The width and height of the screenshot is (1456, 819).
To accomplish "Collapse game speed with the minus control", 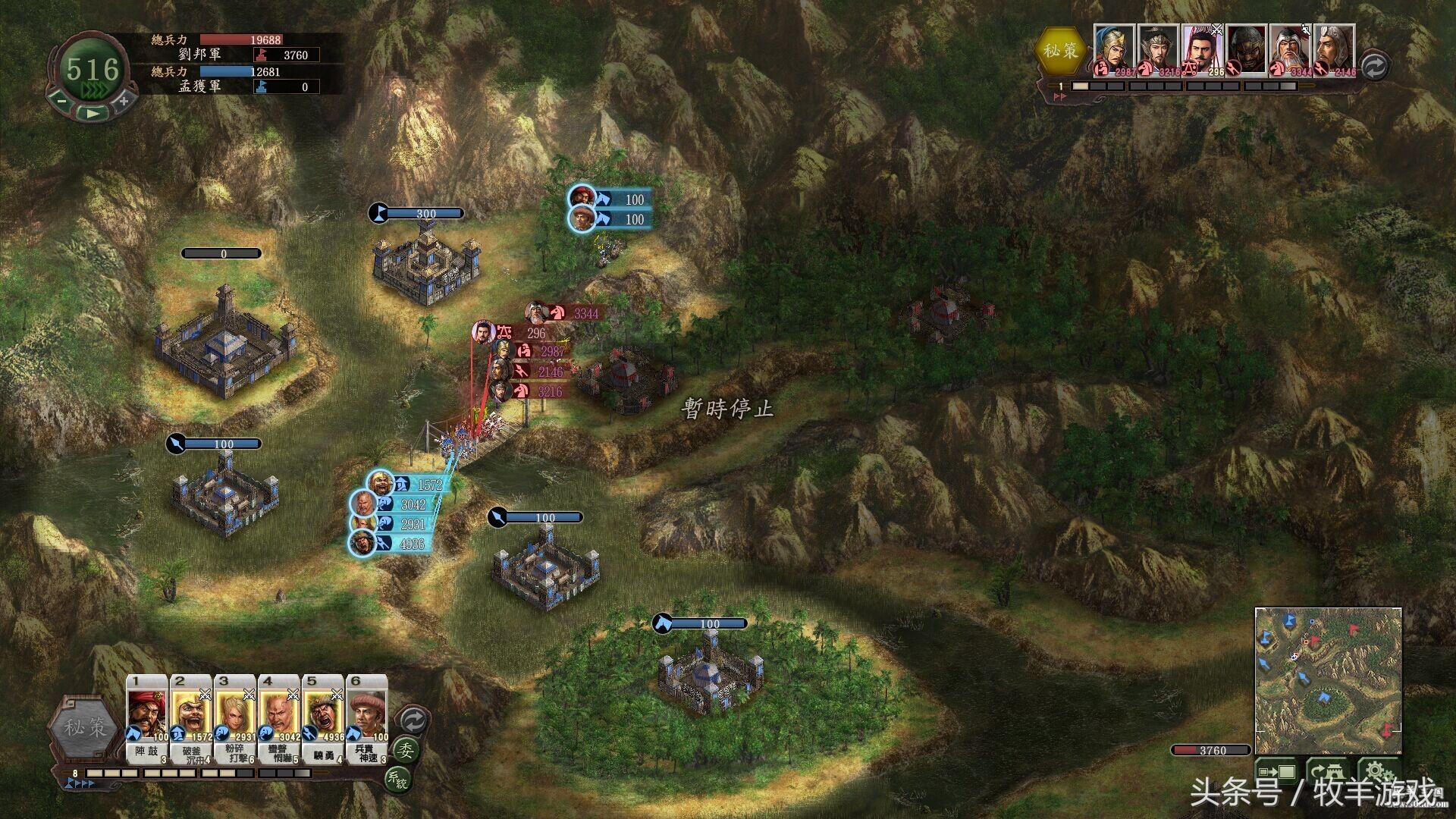I will point(61,101).
